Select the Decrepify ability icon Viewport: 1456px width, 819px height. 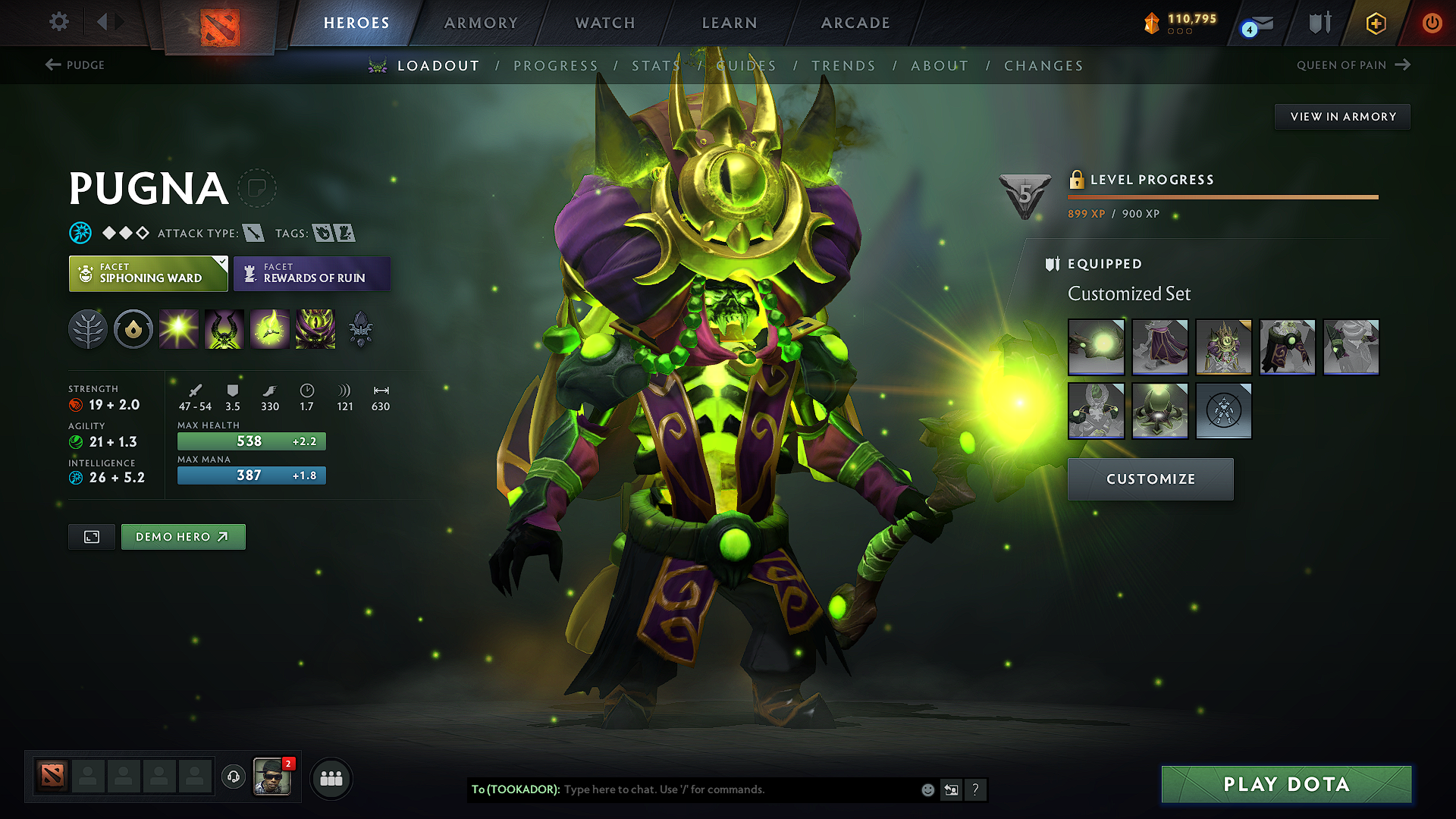224,328
